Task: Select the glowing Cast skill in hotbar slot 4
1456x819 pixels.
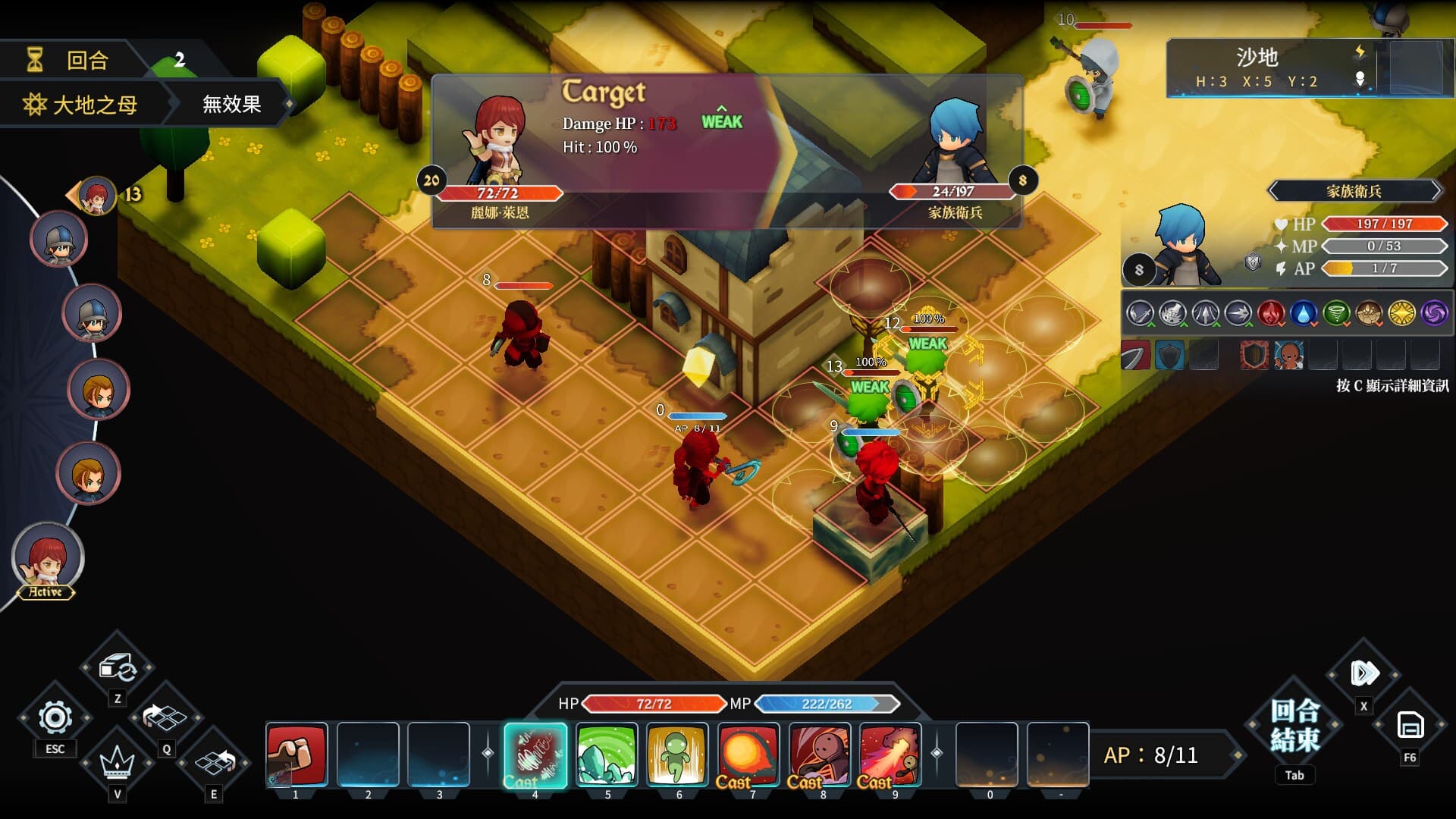Action: click(535, 756)
